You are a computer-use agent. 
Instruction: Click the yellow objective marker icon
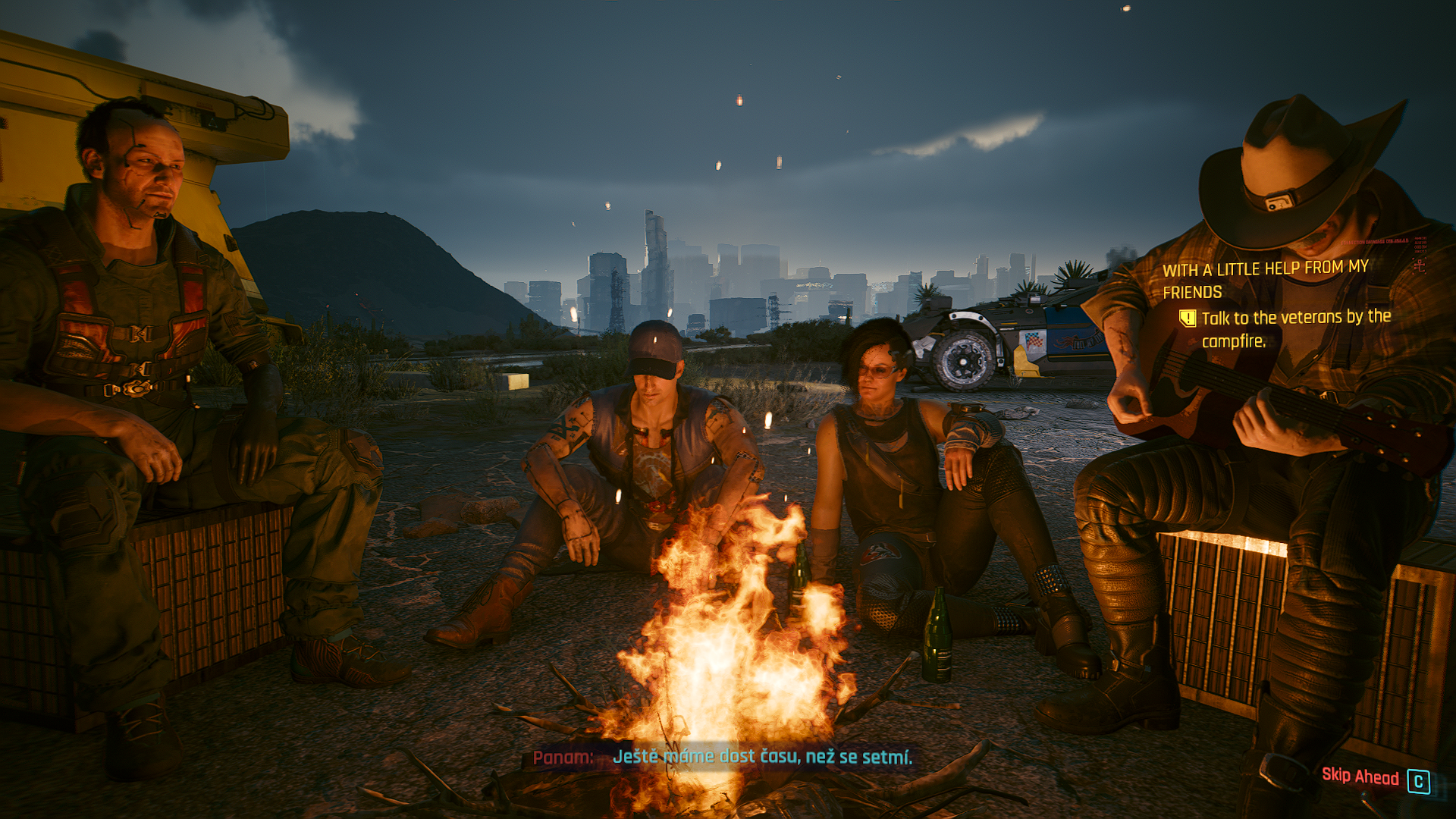tap(1188, 318)
